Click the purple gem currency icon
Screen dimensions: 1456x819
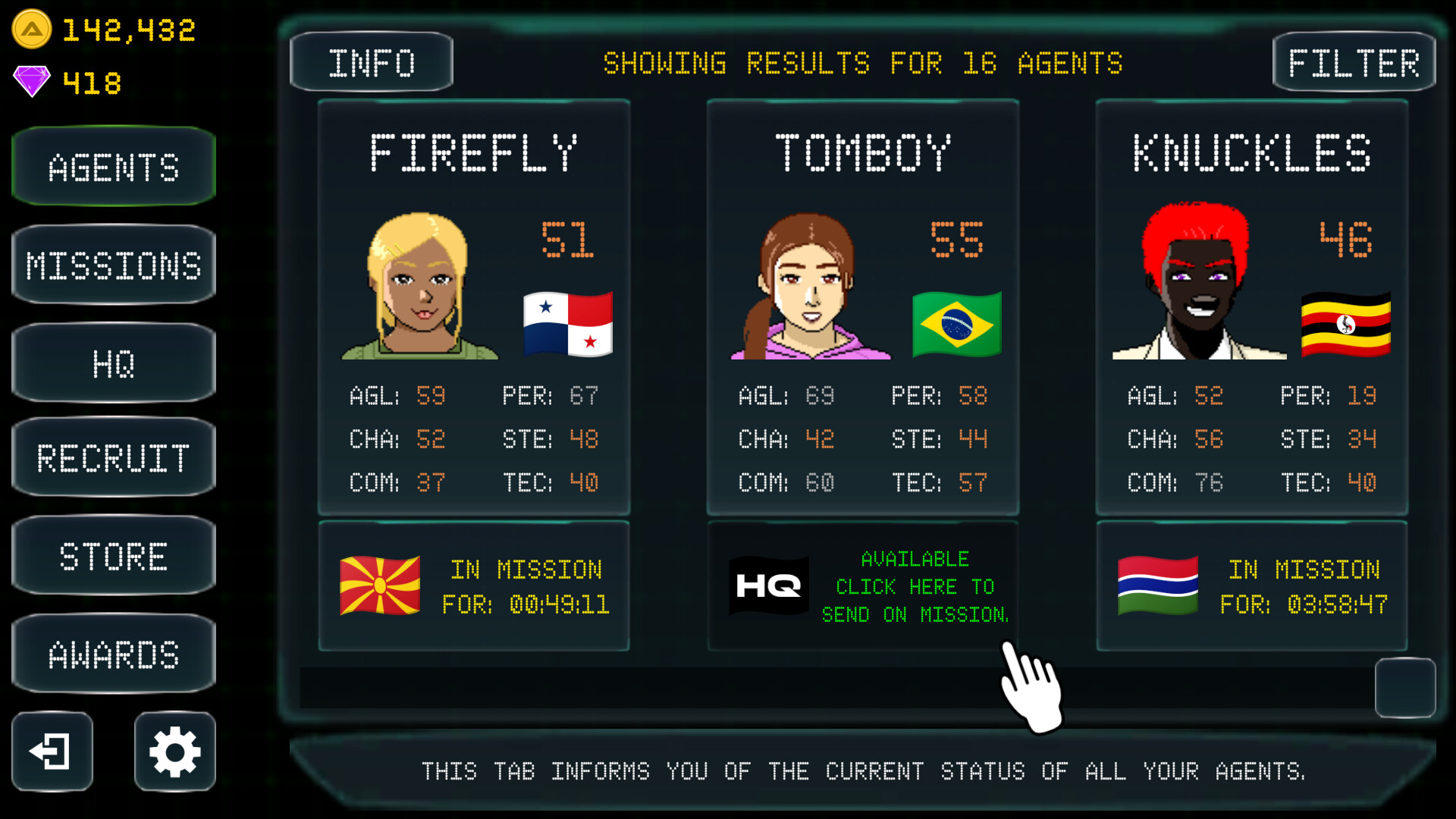30,78
